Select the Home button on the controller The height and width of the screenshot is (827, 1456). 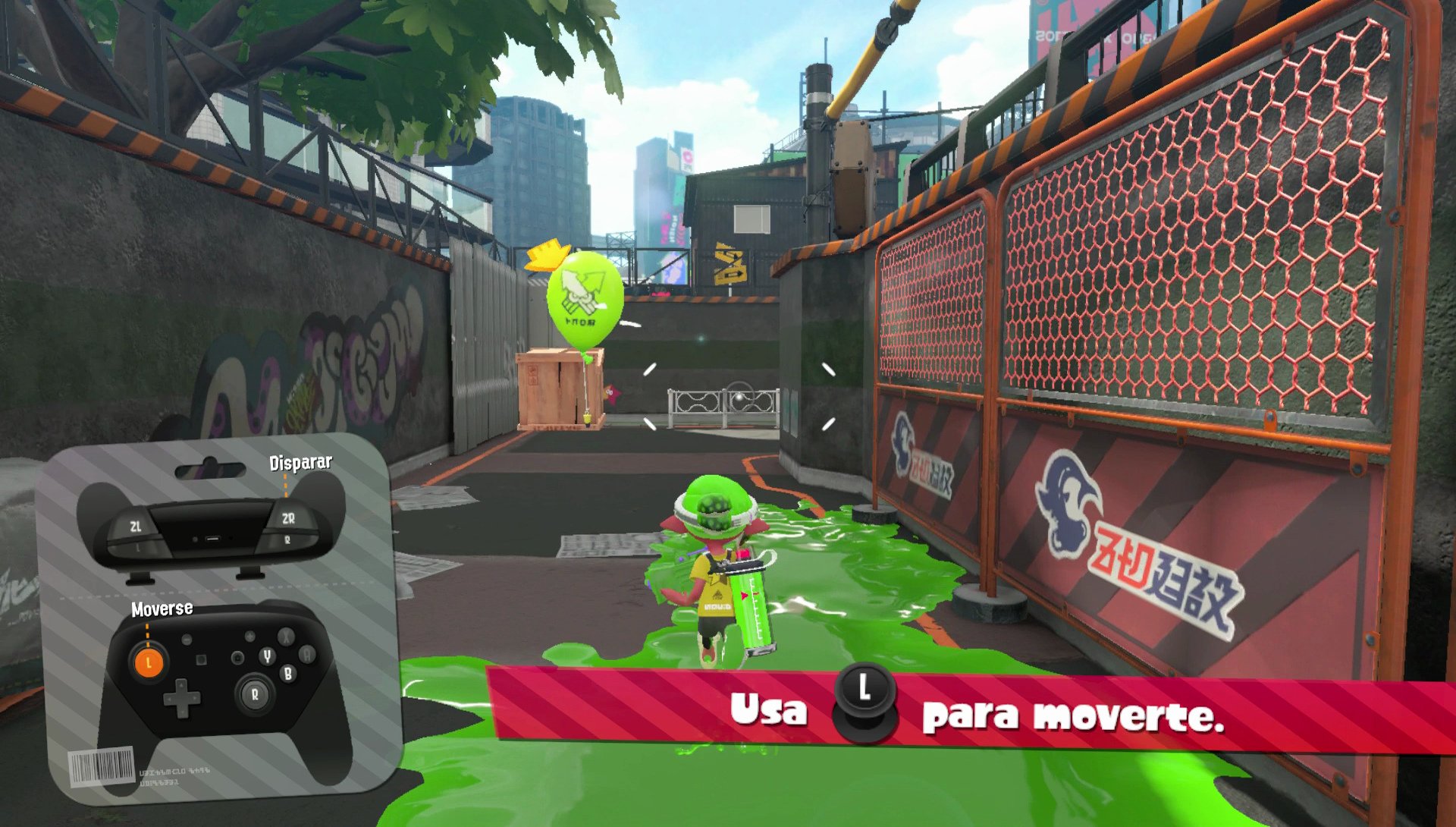pos(237,658)
